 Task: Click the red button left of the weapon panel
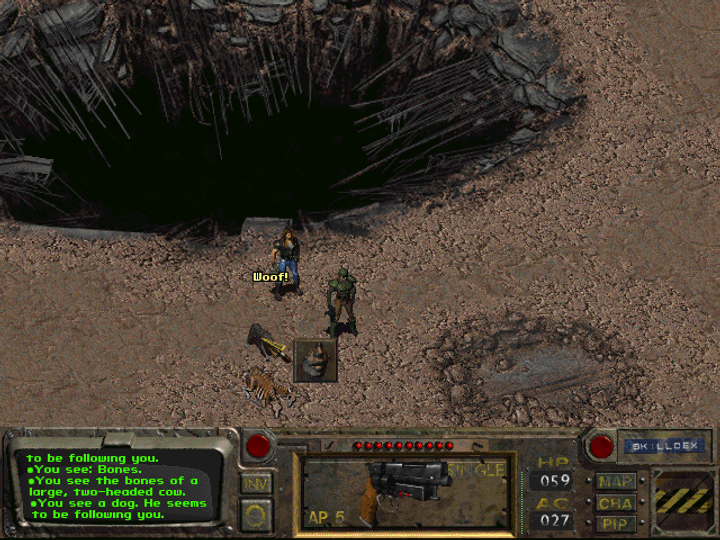[x=262, y=445]
